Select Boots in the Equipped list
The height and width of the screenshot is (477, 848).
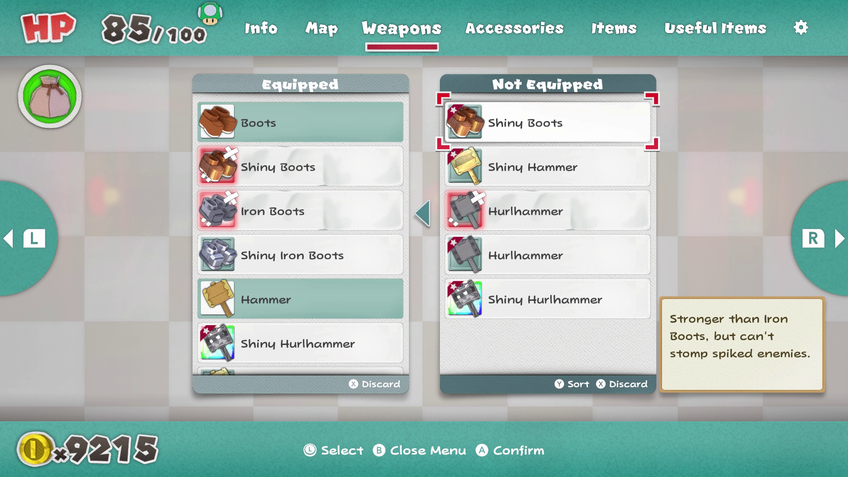300,123
